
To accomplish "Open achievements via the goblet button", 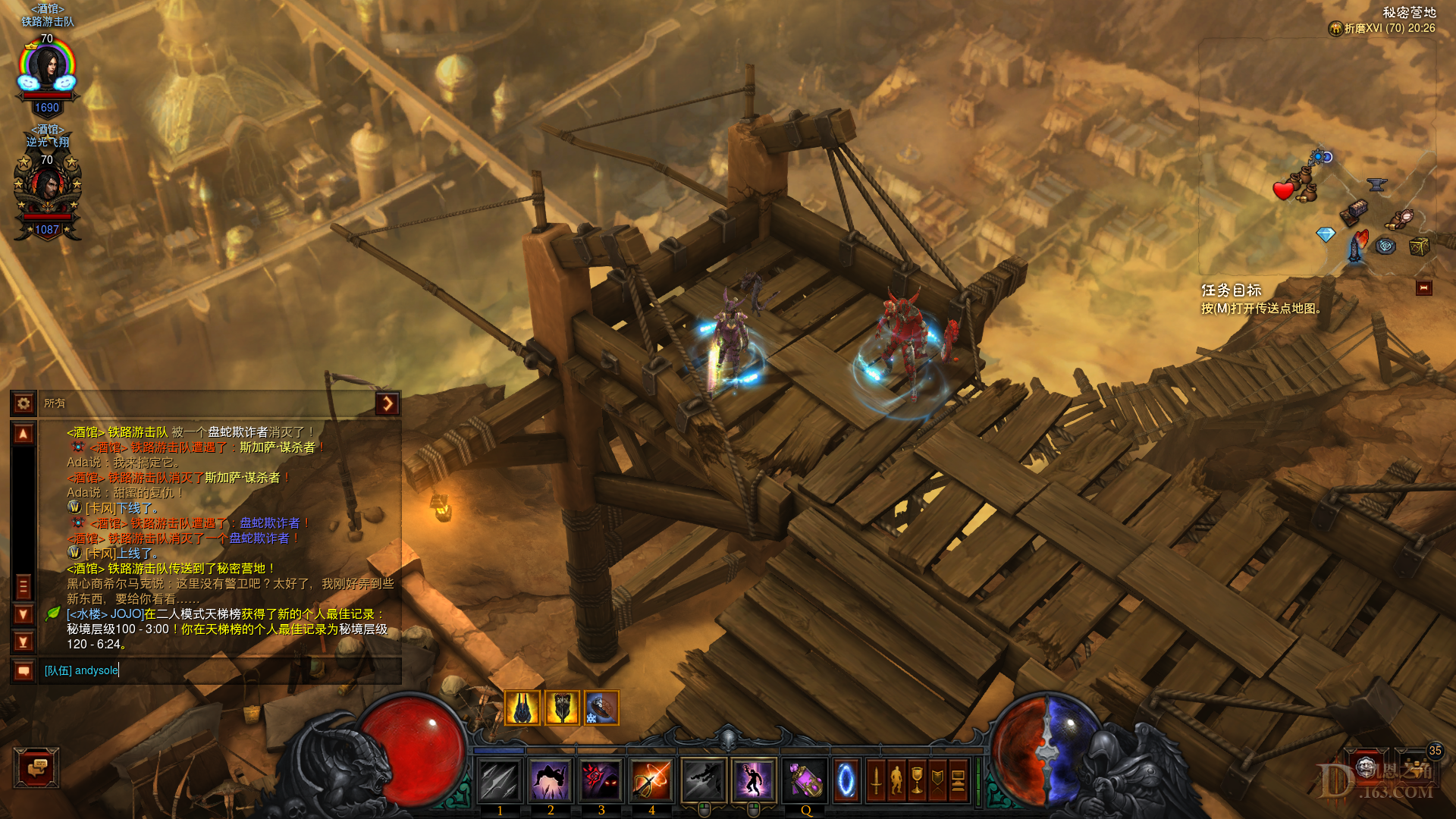I will click(917, 780).
